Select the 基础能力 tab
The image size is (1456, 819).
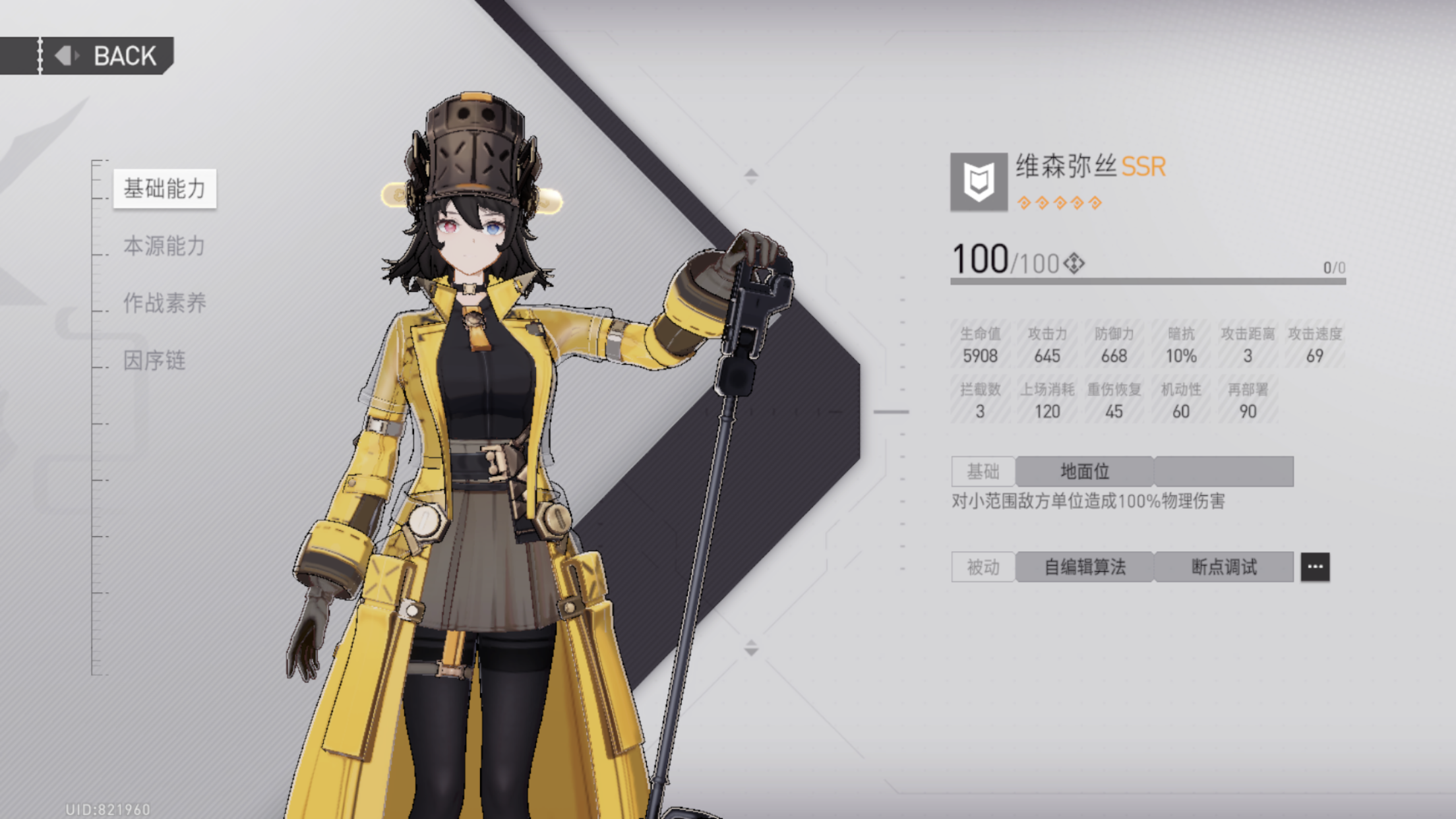[165, 188]
